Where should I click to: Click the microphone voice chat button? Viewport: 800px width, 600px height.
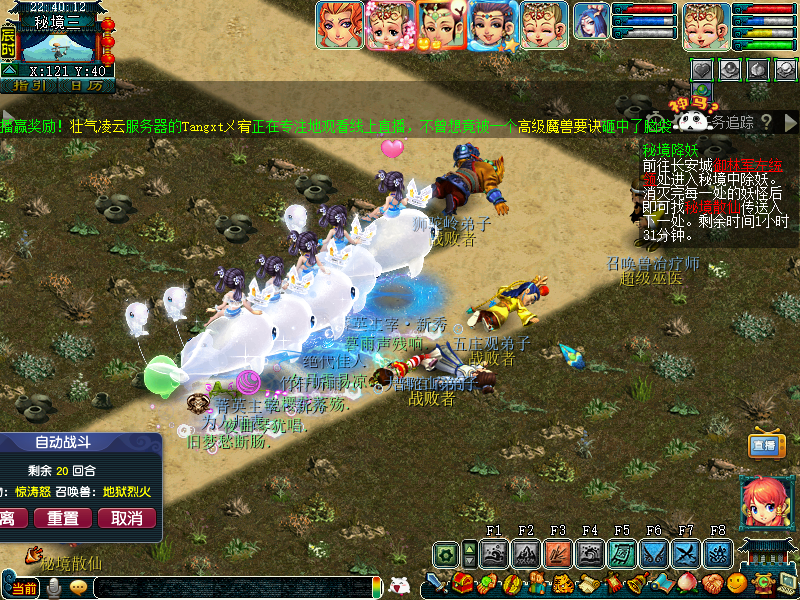[x=53, y=588]
